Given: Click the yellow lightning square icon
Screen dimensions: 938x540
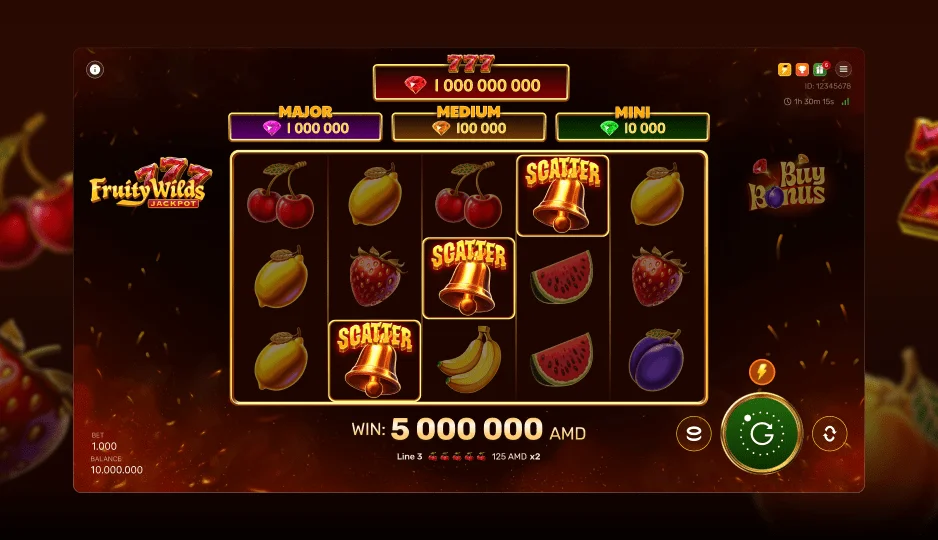Looking at the screenshot, I should (x=785, y=70).
